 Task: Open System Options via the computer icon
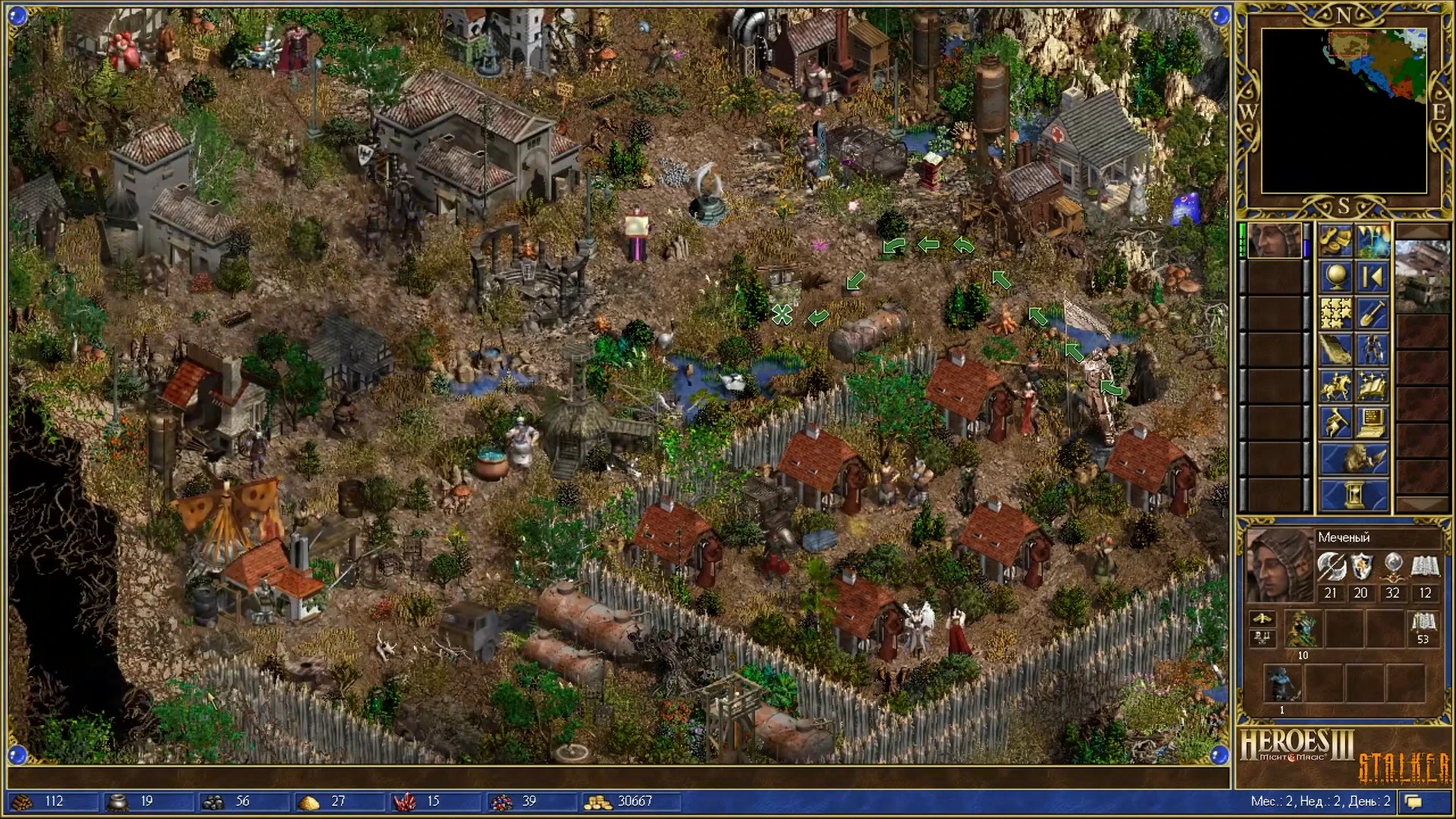coord(1371,422)
